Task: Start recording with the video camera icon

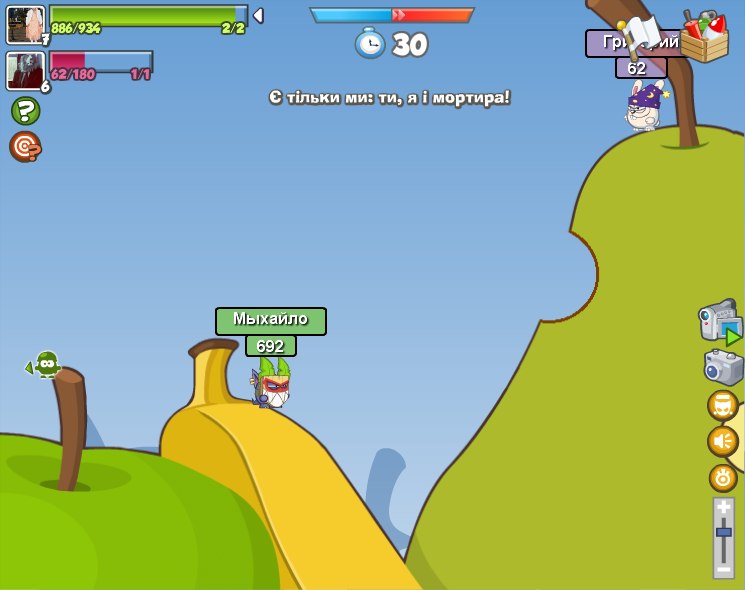Action: pyautogui.click(x=720, y=322)
